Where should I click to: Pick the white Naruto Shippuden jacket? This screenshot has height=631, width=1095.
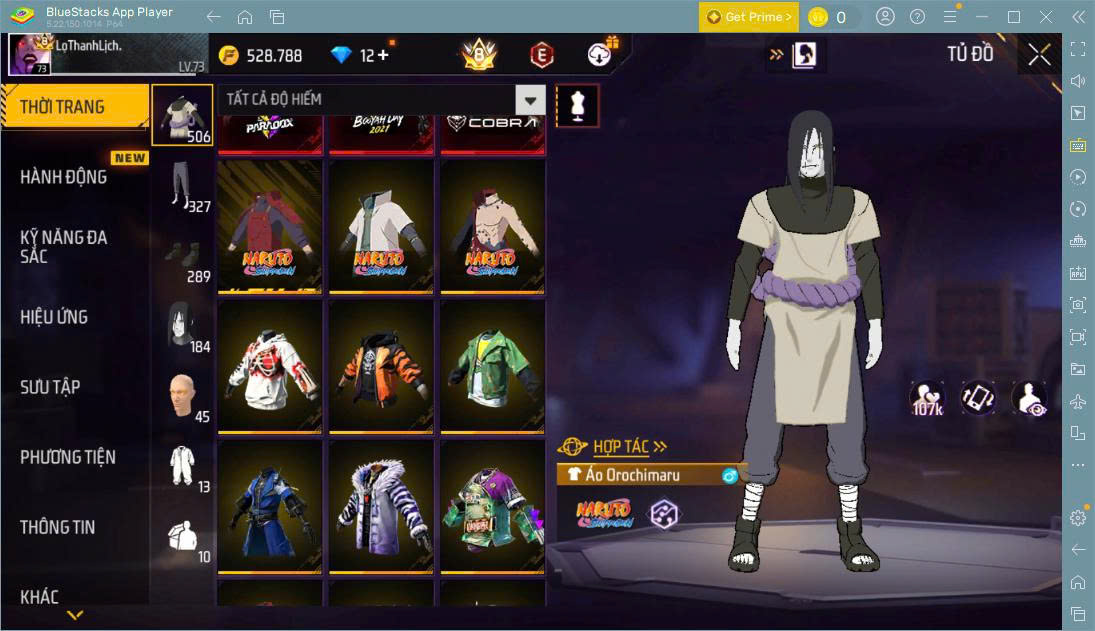tap(381, 225)
